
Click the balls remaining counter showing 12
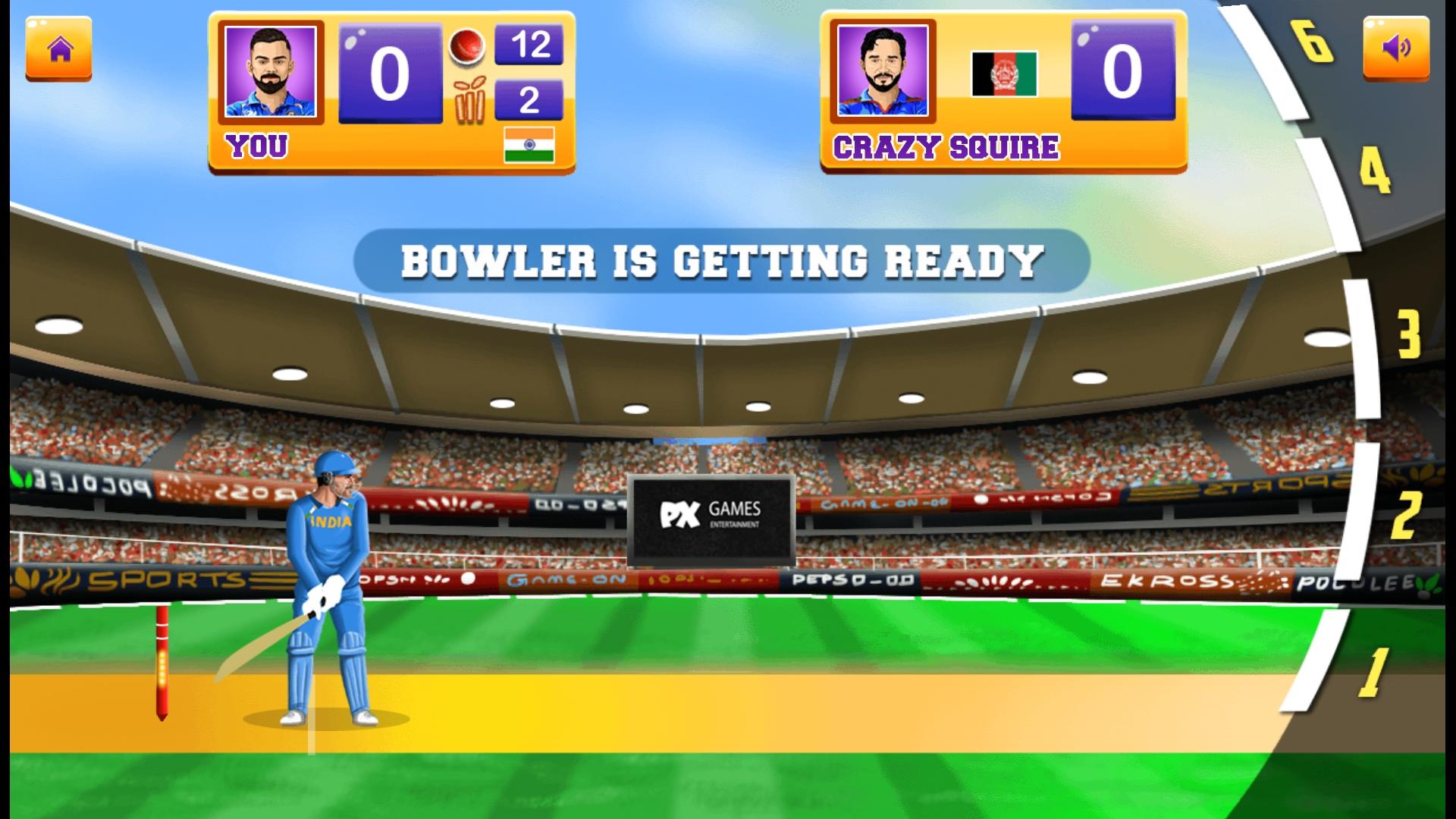tap(531, 44)
